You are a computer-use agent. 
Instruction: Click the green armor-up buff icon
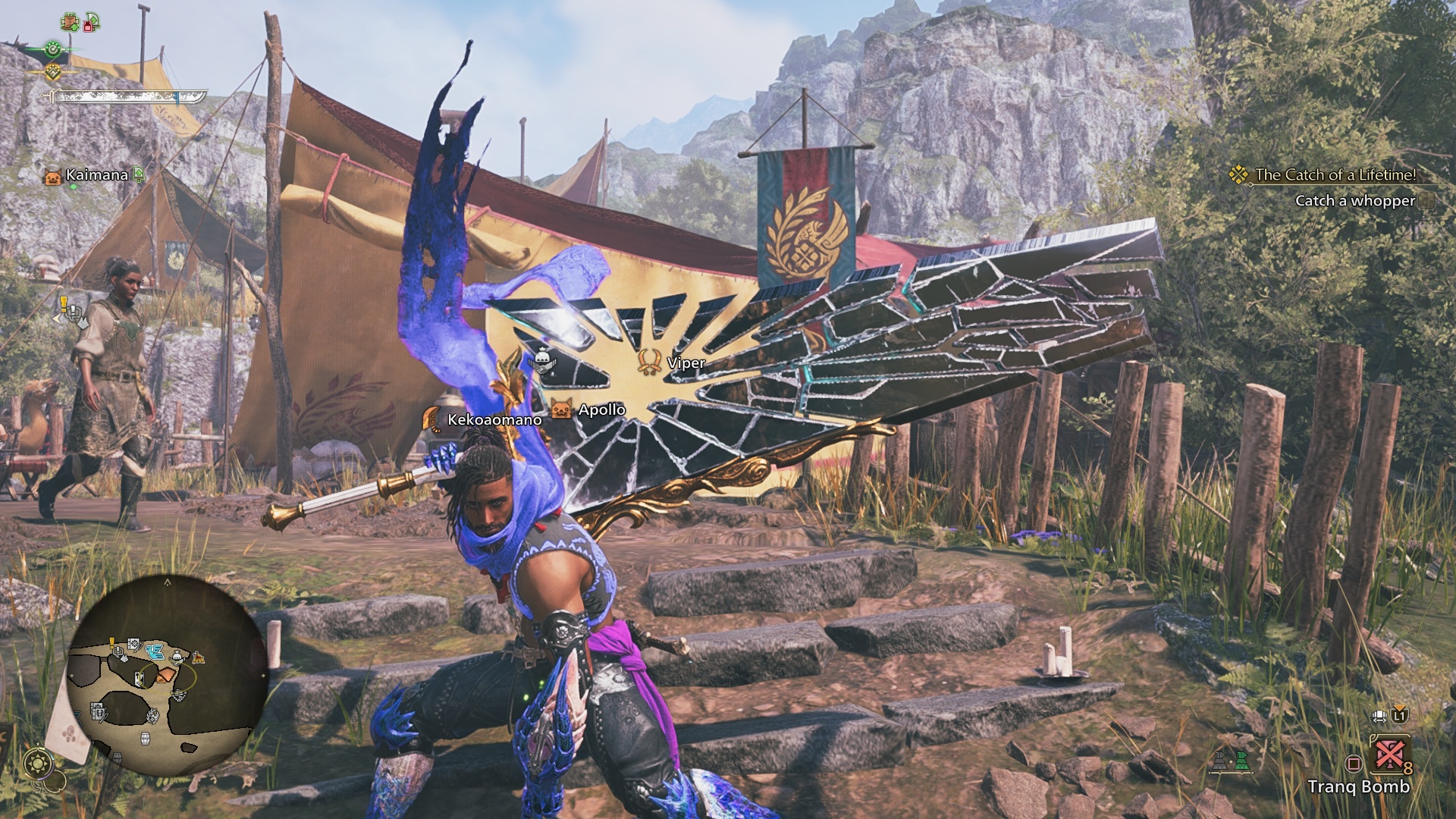point(71,23)
